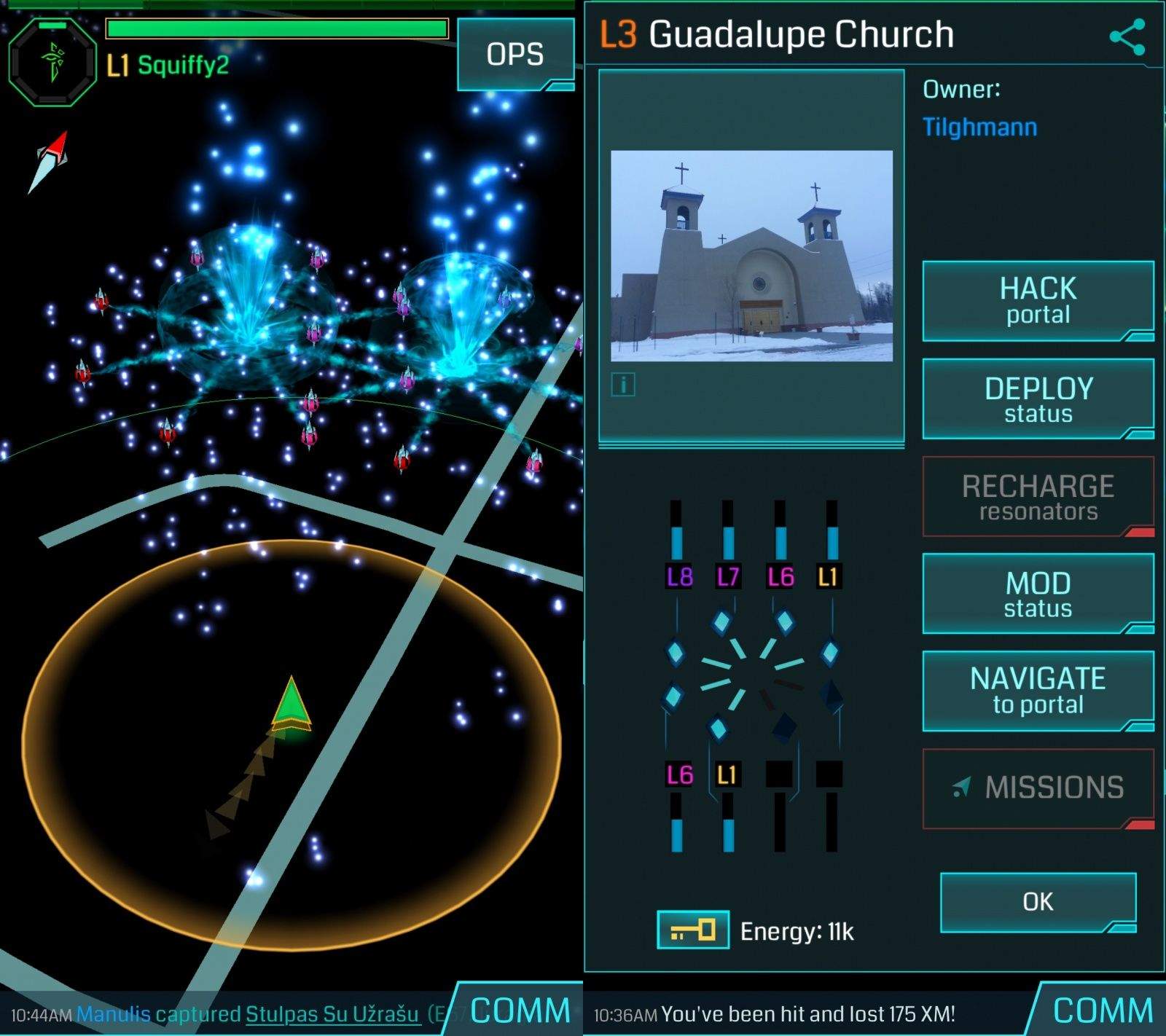Open COMM on the map screen
Image resolution: width=1166 pixels, height=1036 pixels.
click(520, 1011)
